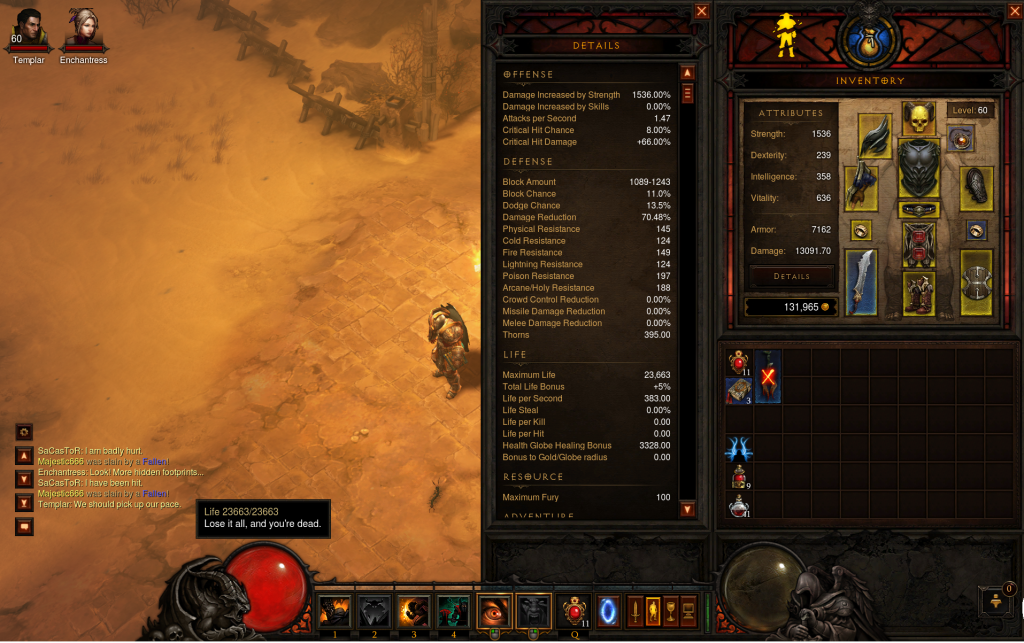The height and width of the screenshot is (643, 1024).
Task: Click the tome stack in the bag
Action: (x=738, y=391)
